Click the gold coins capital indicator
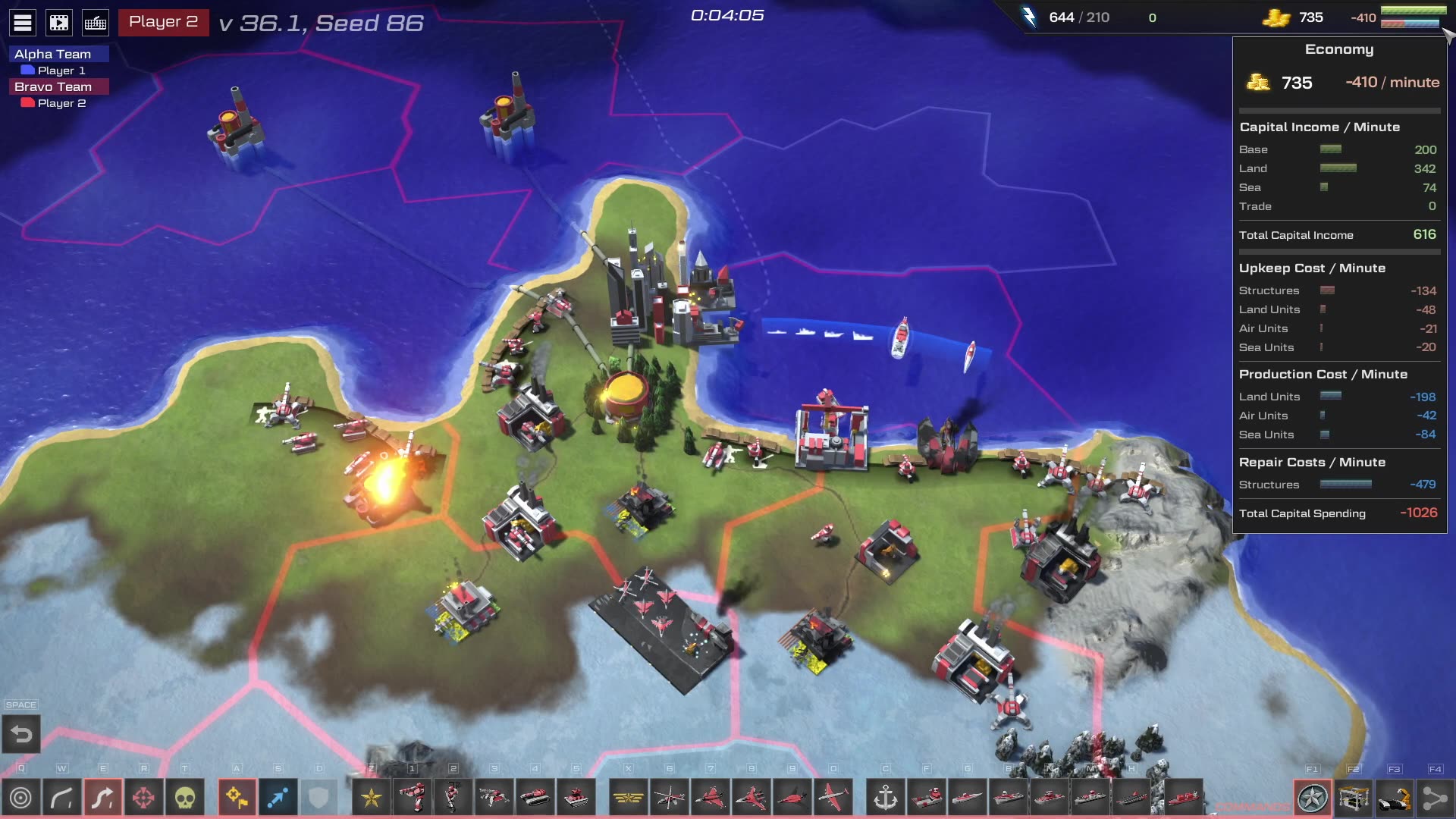 click(1276, 17)
